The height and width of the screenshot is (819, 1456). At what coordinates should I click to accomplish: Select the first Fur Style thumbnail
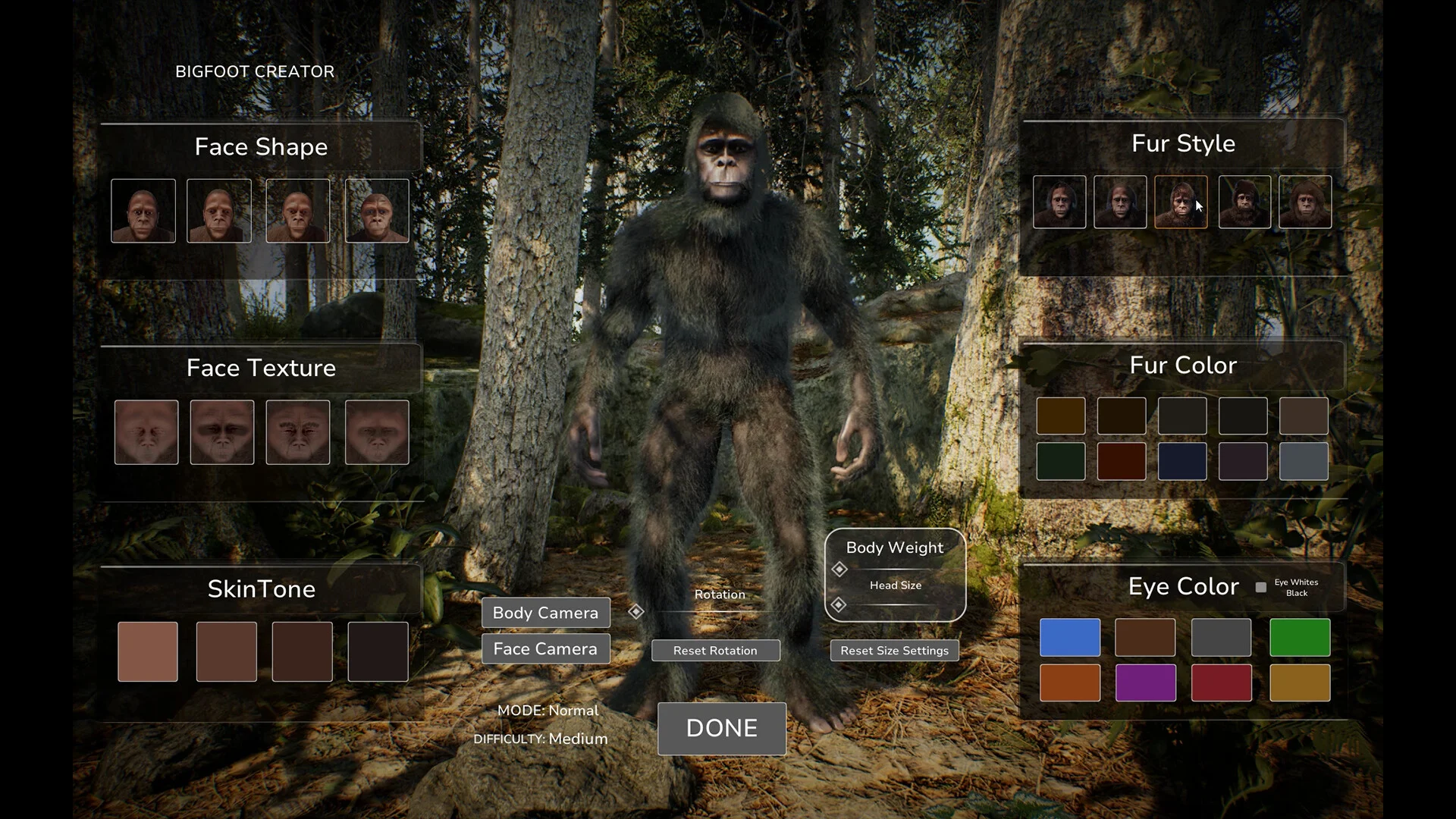[1059, 202]
